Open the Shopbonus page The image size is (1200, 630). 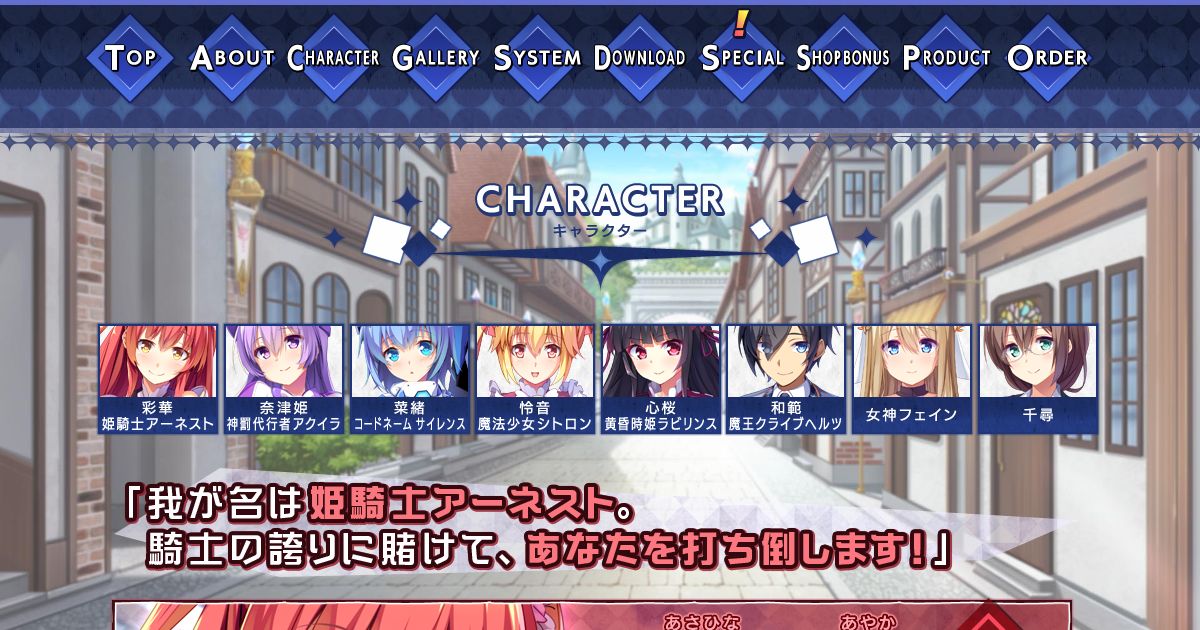tap(843, 57)
